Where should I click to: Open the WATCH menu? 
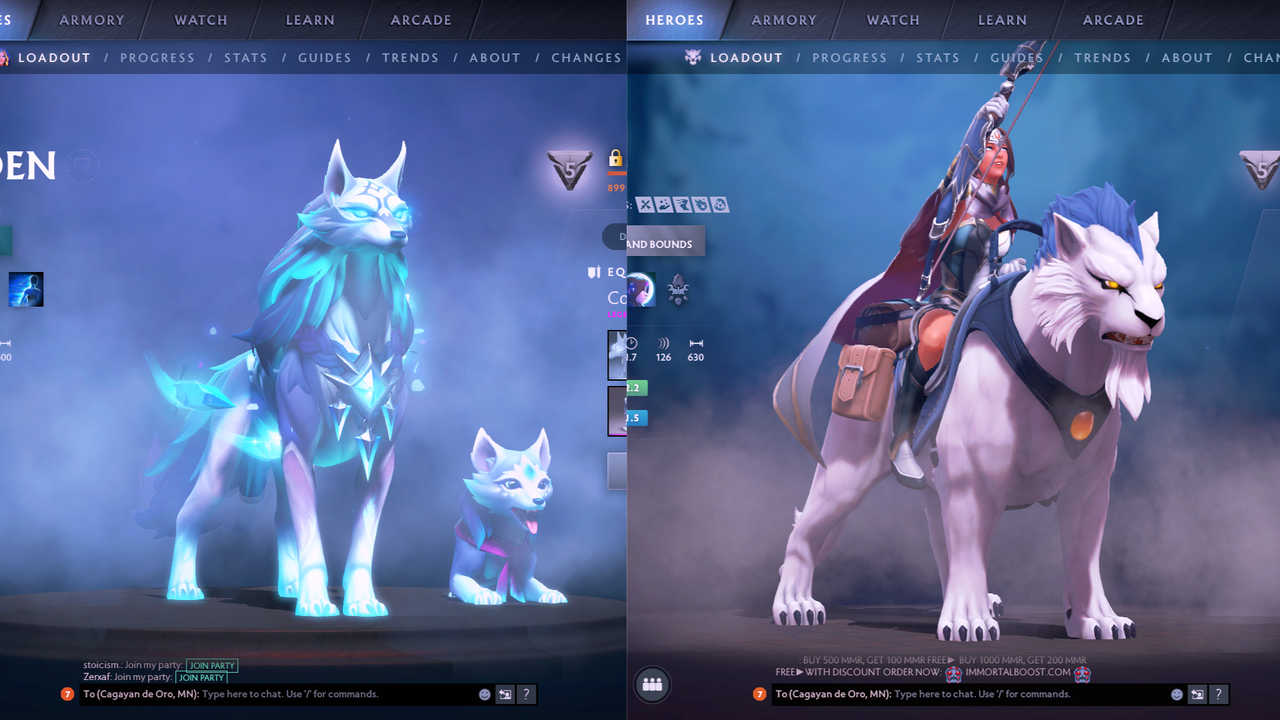click(892, 19)
